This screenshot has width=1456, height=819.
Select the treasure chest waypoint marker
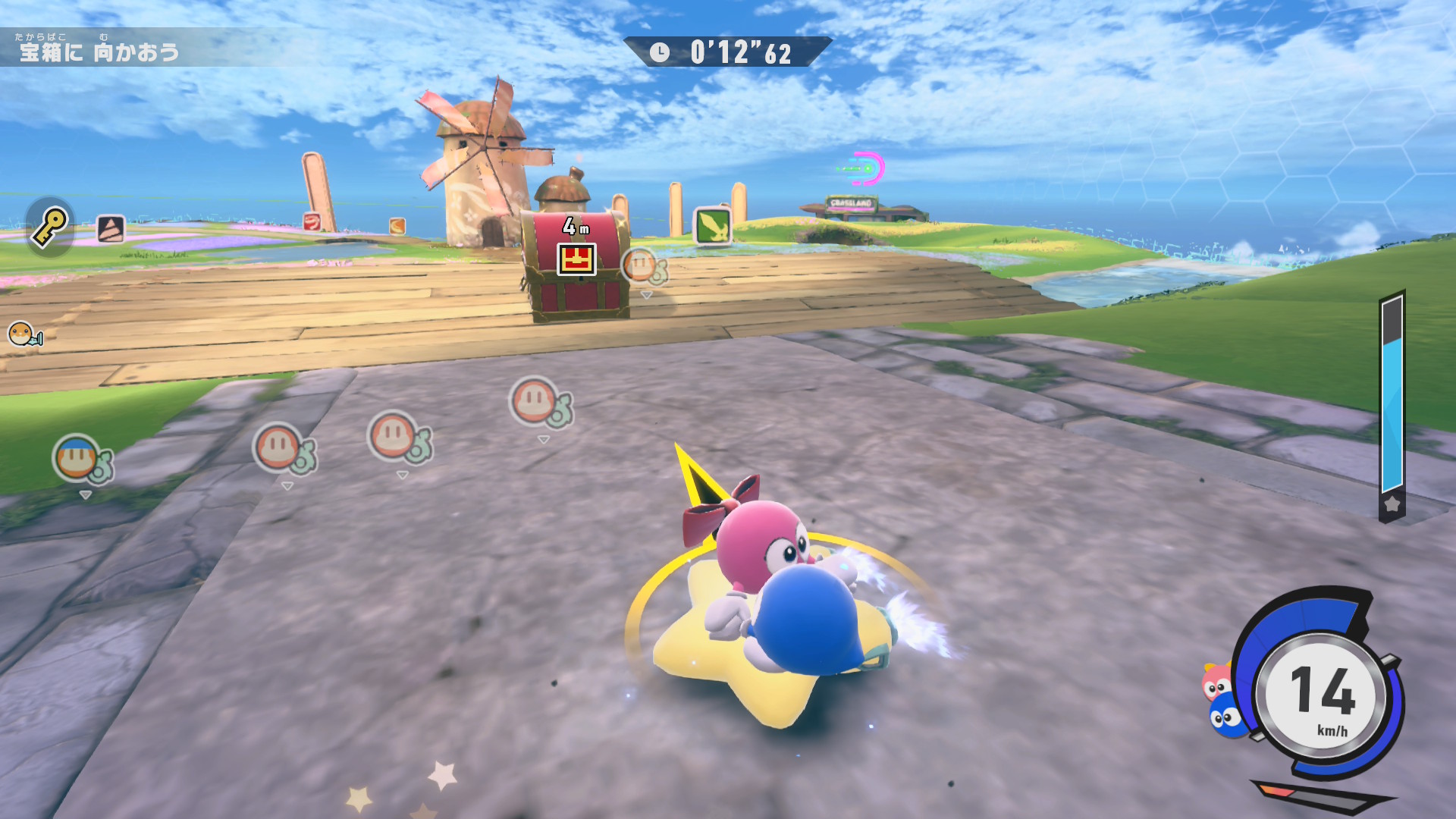[576, 259]
